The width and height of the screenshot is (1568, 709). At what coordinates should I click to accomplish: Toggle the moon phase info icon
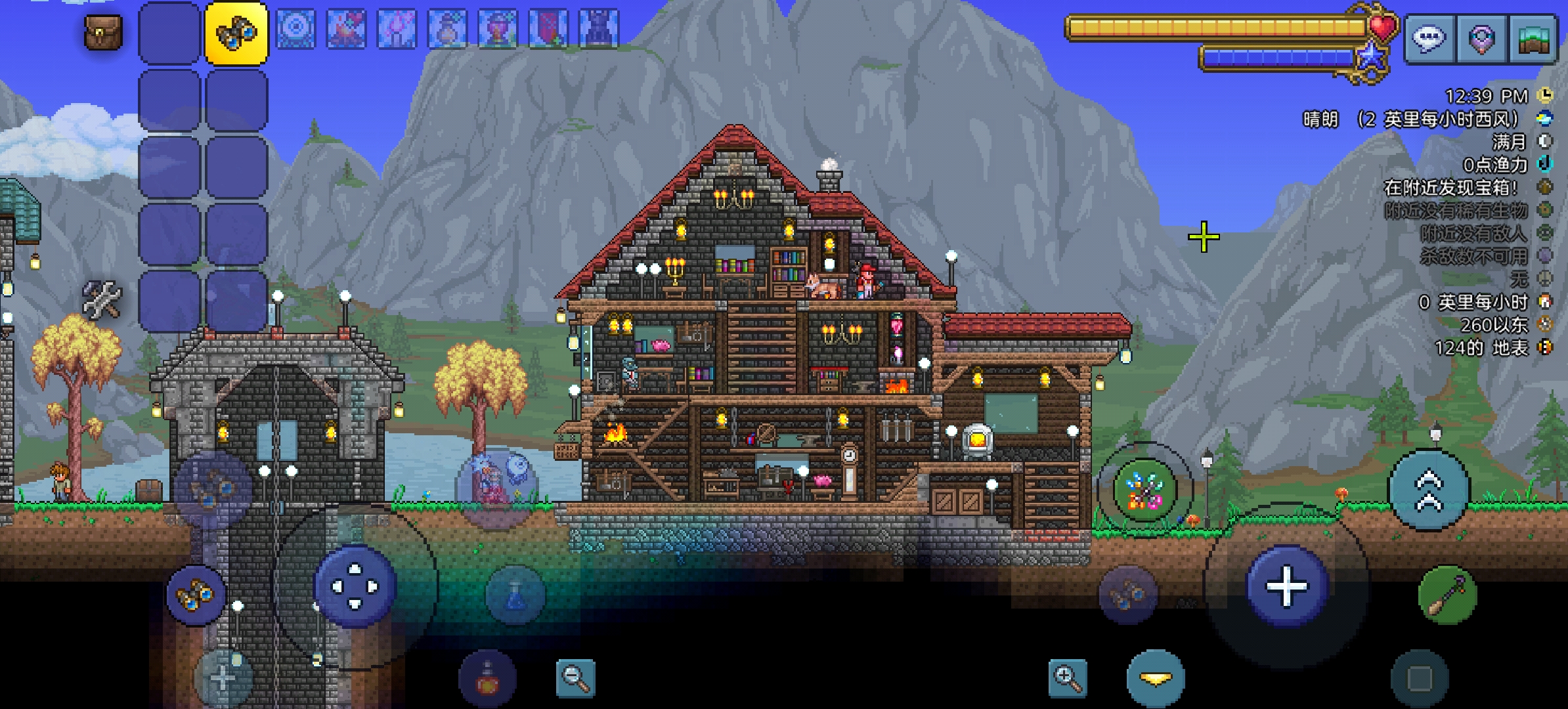pyautogui.click(x=1546, y=141)
